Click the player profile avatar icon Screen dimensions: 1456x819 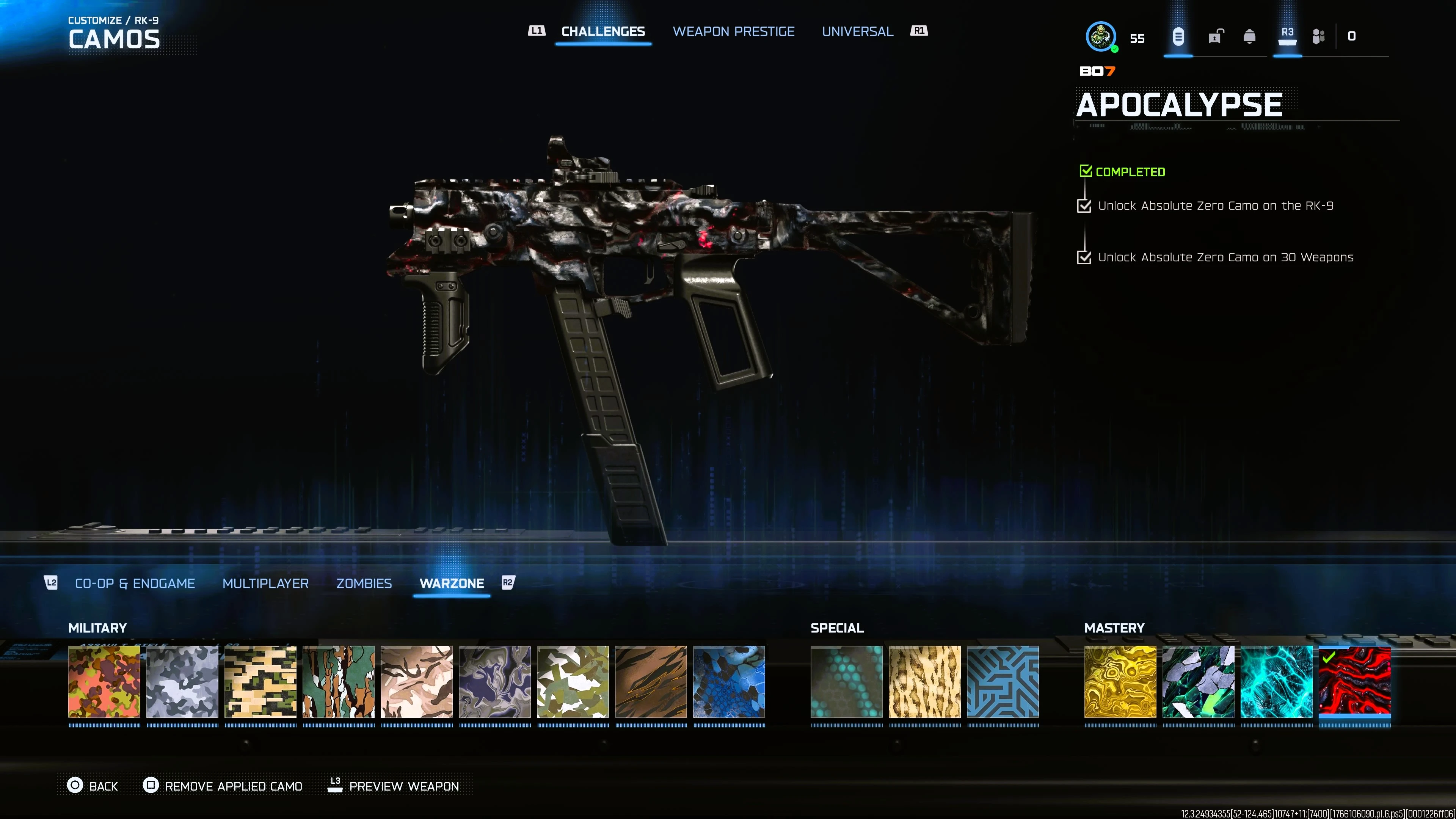1101,36
